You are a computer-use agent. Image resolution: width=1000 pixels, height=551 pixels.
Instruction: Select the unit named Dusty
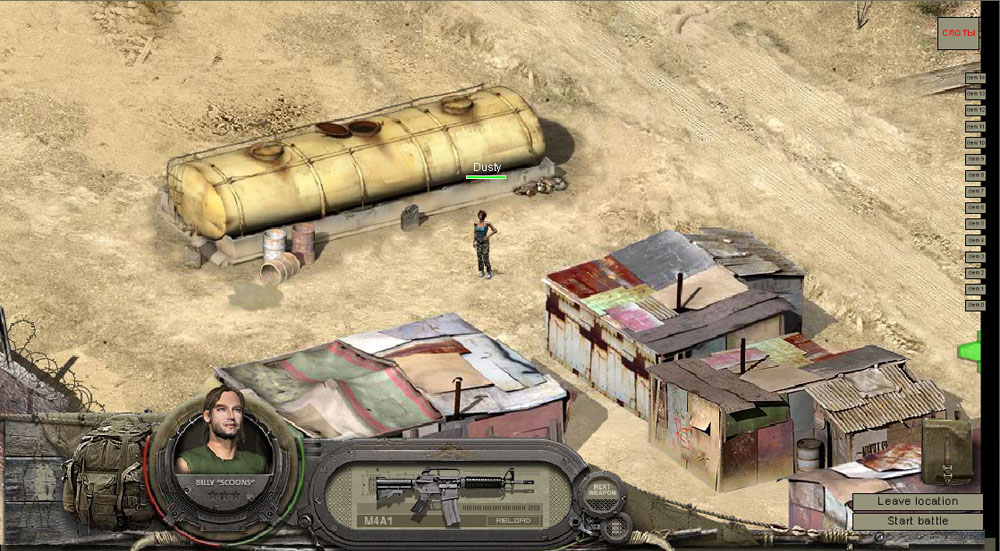click(484, 243)
